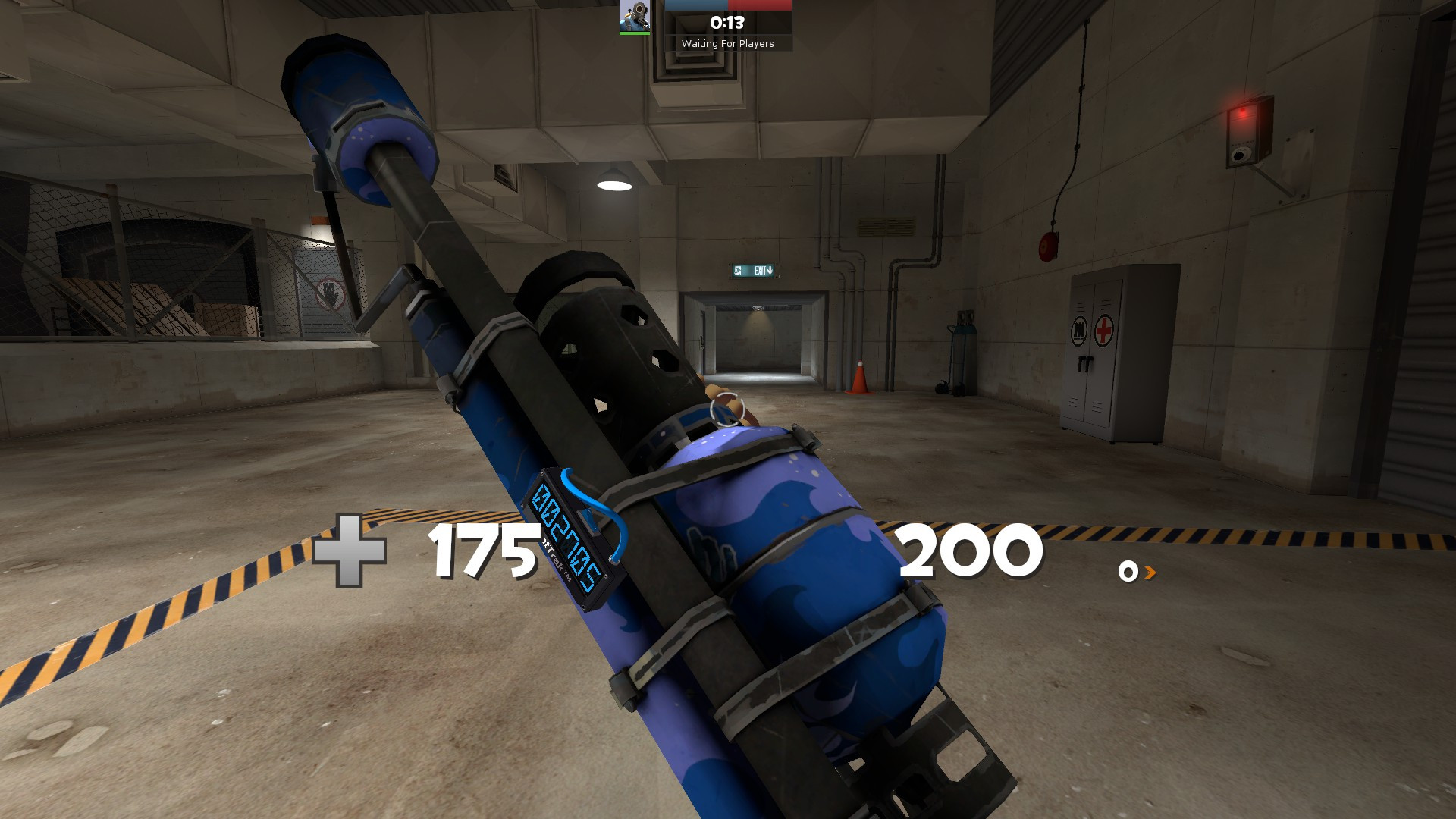This screenshot has height=819, width=1456.
Task: Click the resupply symbol on the locker door
Action: tap(1079, 330)
